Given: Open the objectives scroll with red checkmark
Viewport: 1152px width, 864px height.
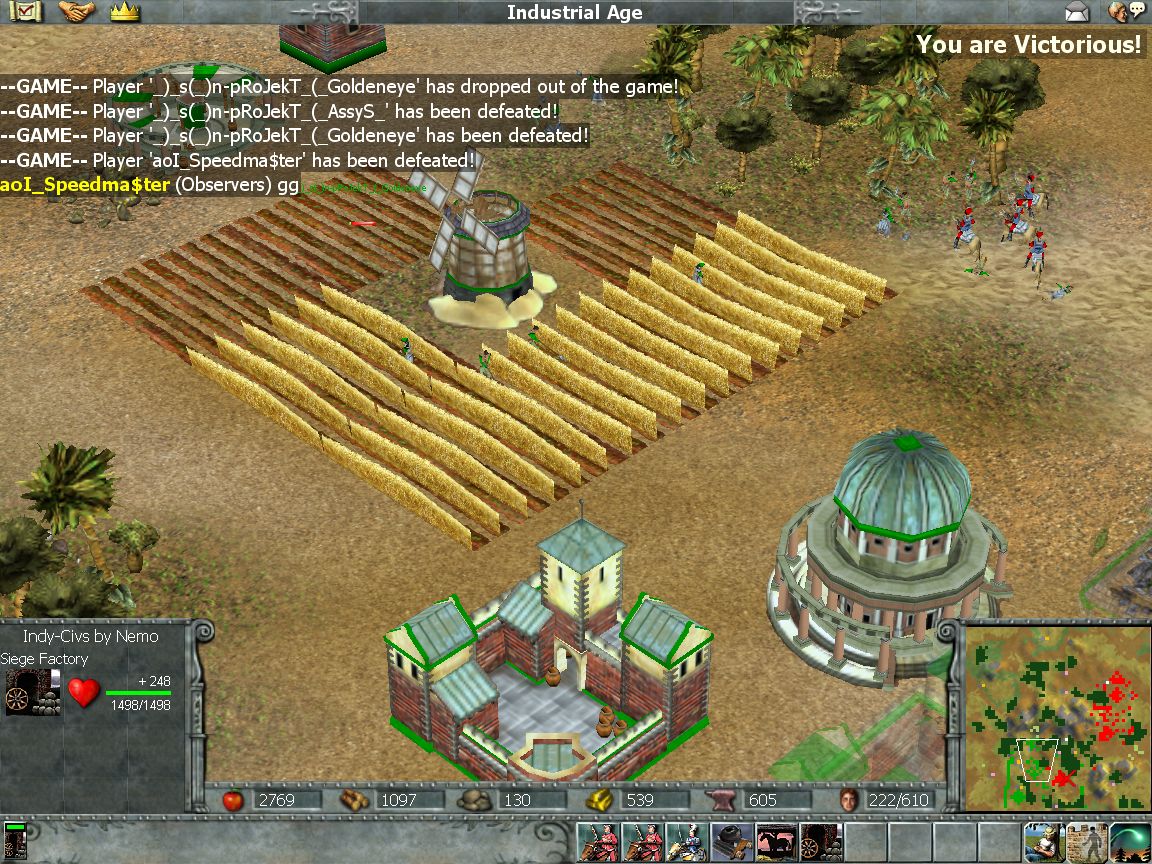Looking at the screenshot, I should tap(28, 12).
